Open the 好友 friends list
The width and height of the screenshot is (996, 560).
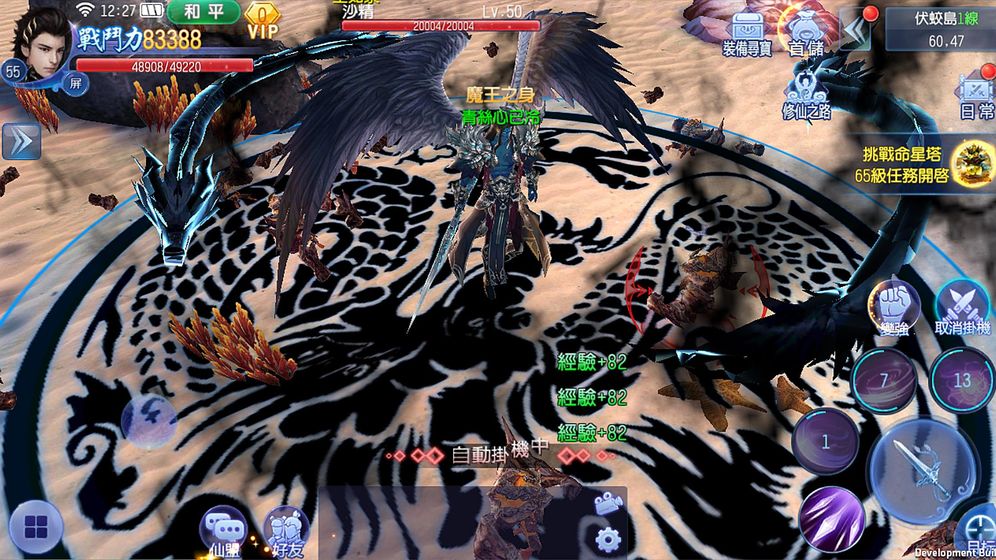coord(285,529)
